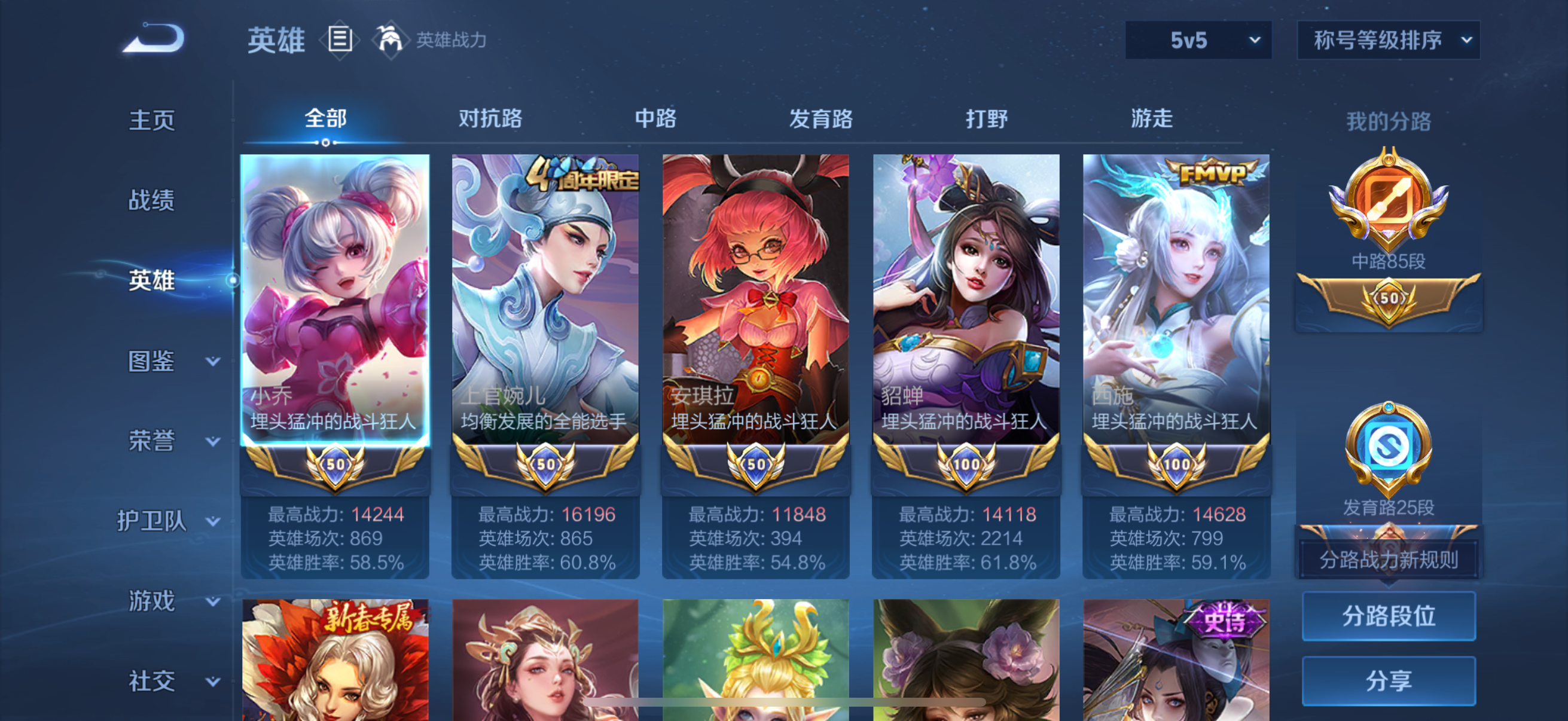Select the 对抗路 lane tab
Screen dimensions: 1568x721
tap(490, 119)
